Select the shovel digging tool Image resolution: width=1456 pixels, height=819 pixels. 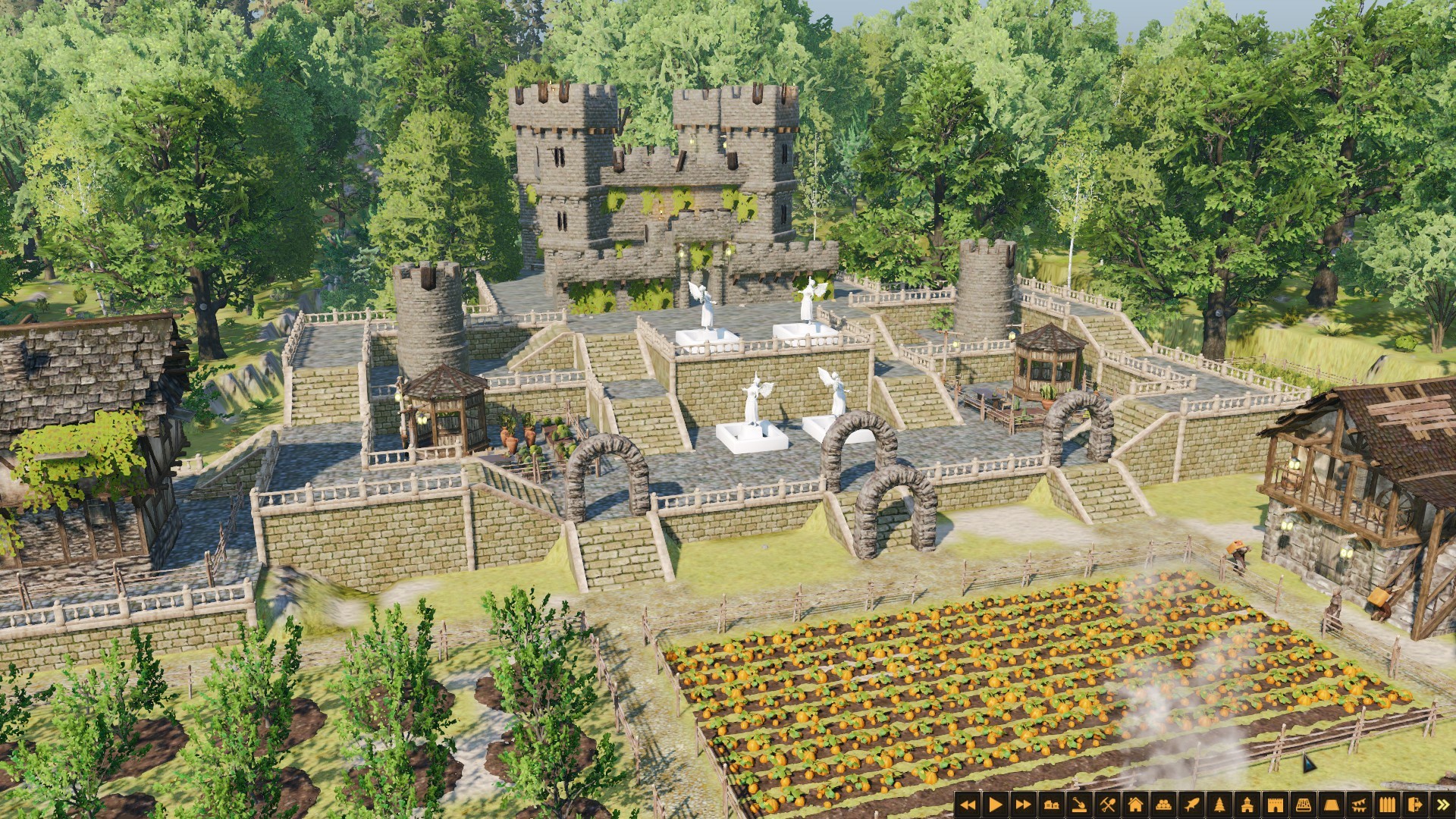(1079, 805)
